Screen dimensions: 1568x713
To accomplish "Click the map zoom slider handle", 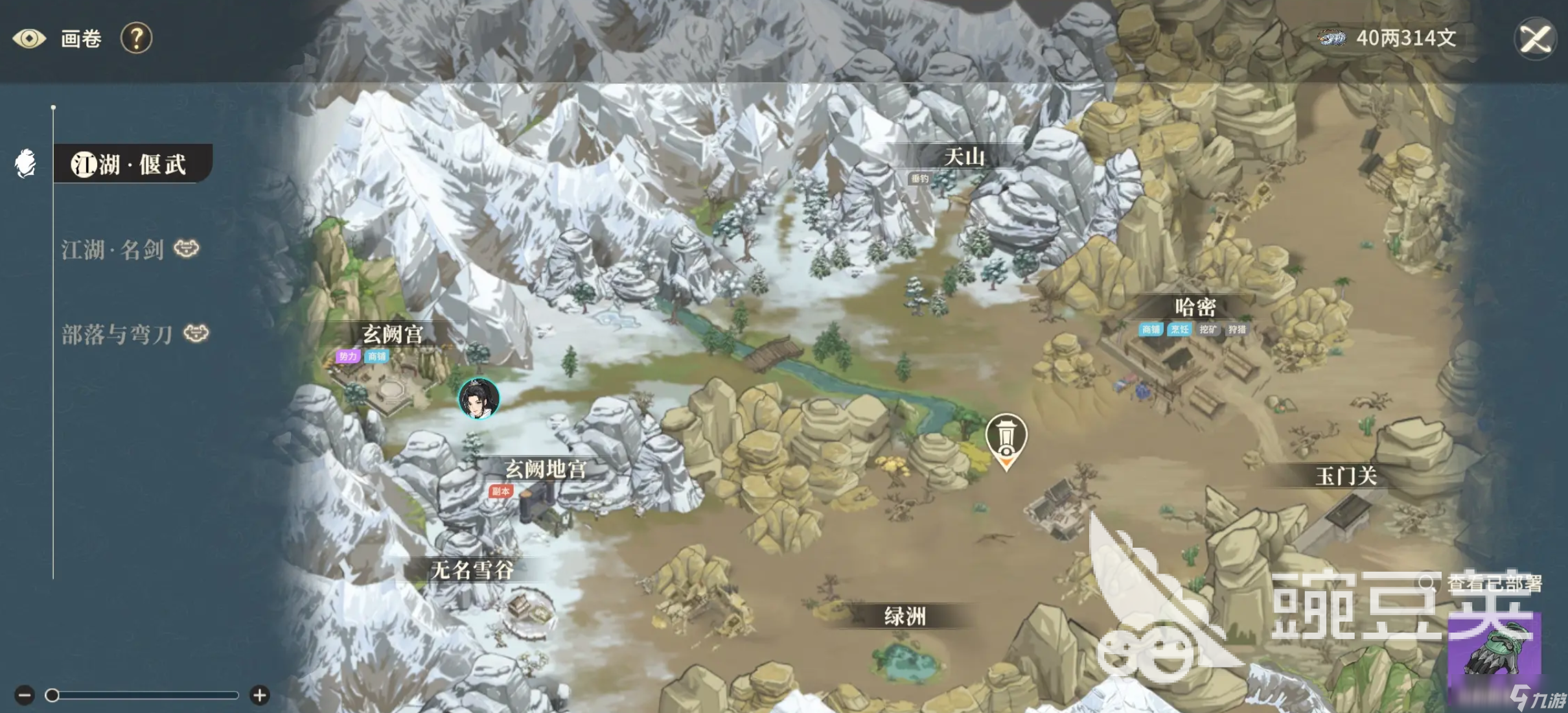I will (52, 695).
